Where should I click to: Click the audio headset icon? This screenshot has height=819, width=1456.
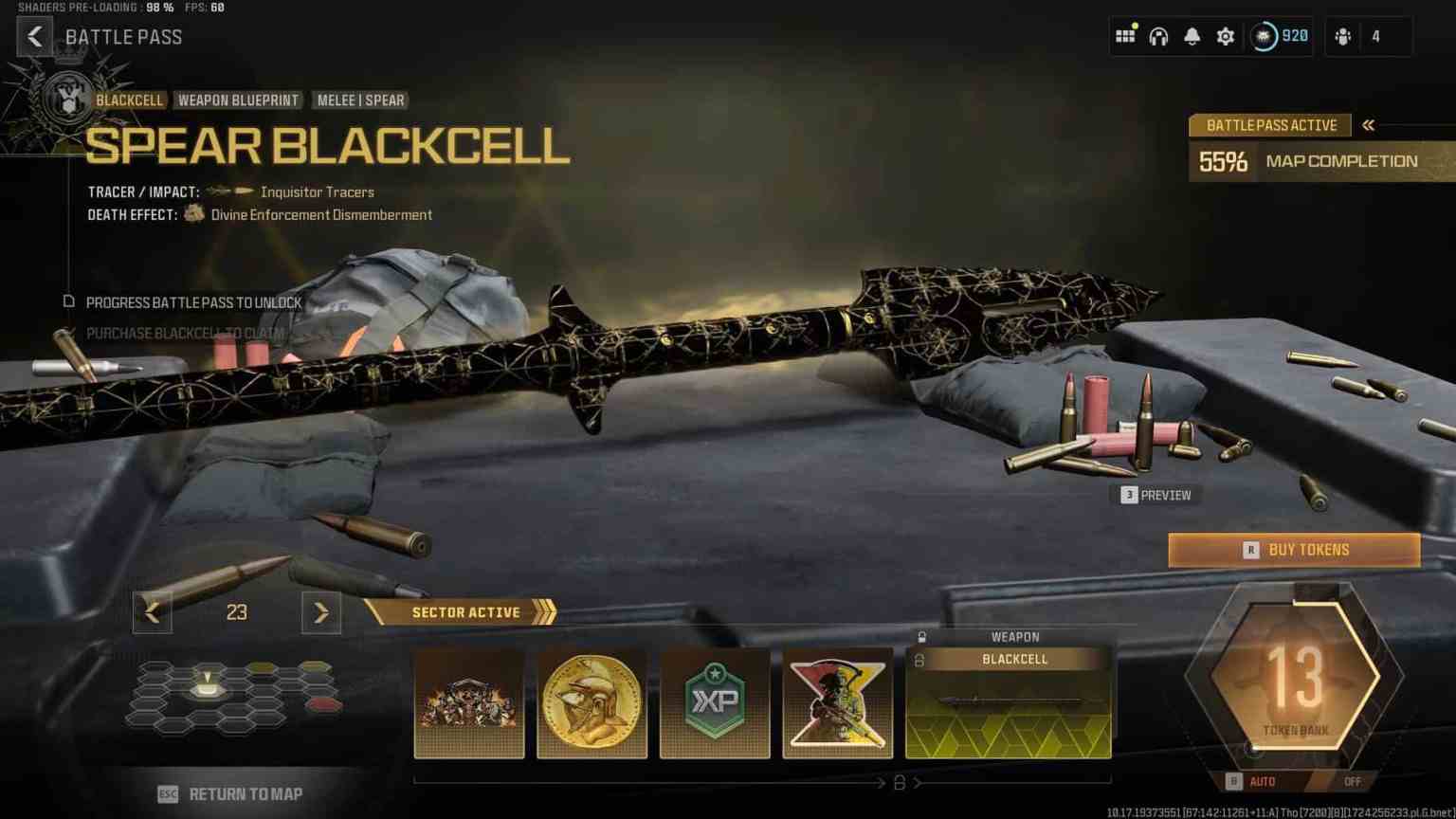[1158, 36]
